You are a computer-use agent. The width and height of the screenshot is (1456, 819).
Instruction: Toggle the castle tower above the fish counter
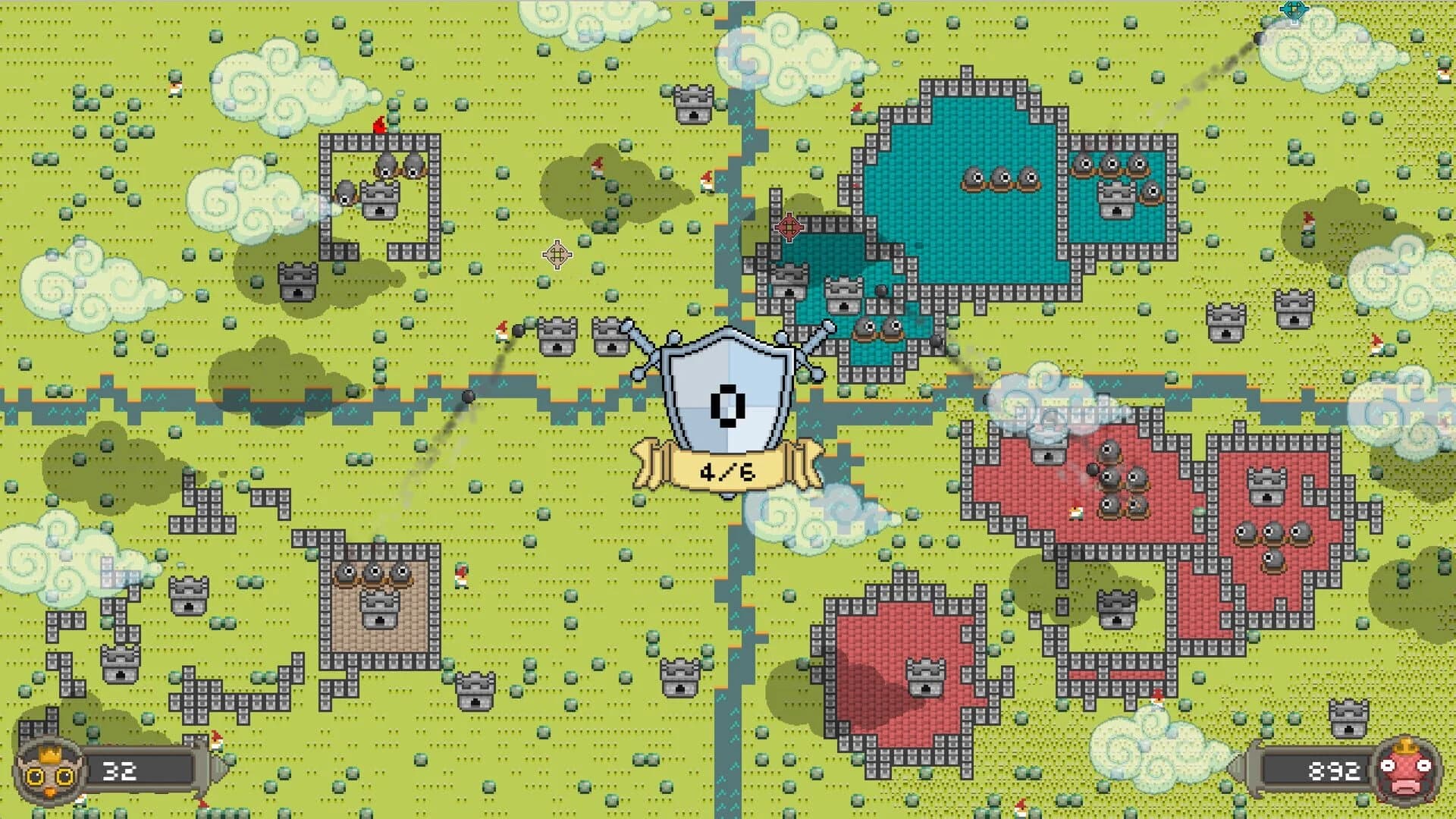tap(1348, 718)
